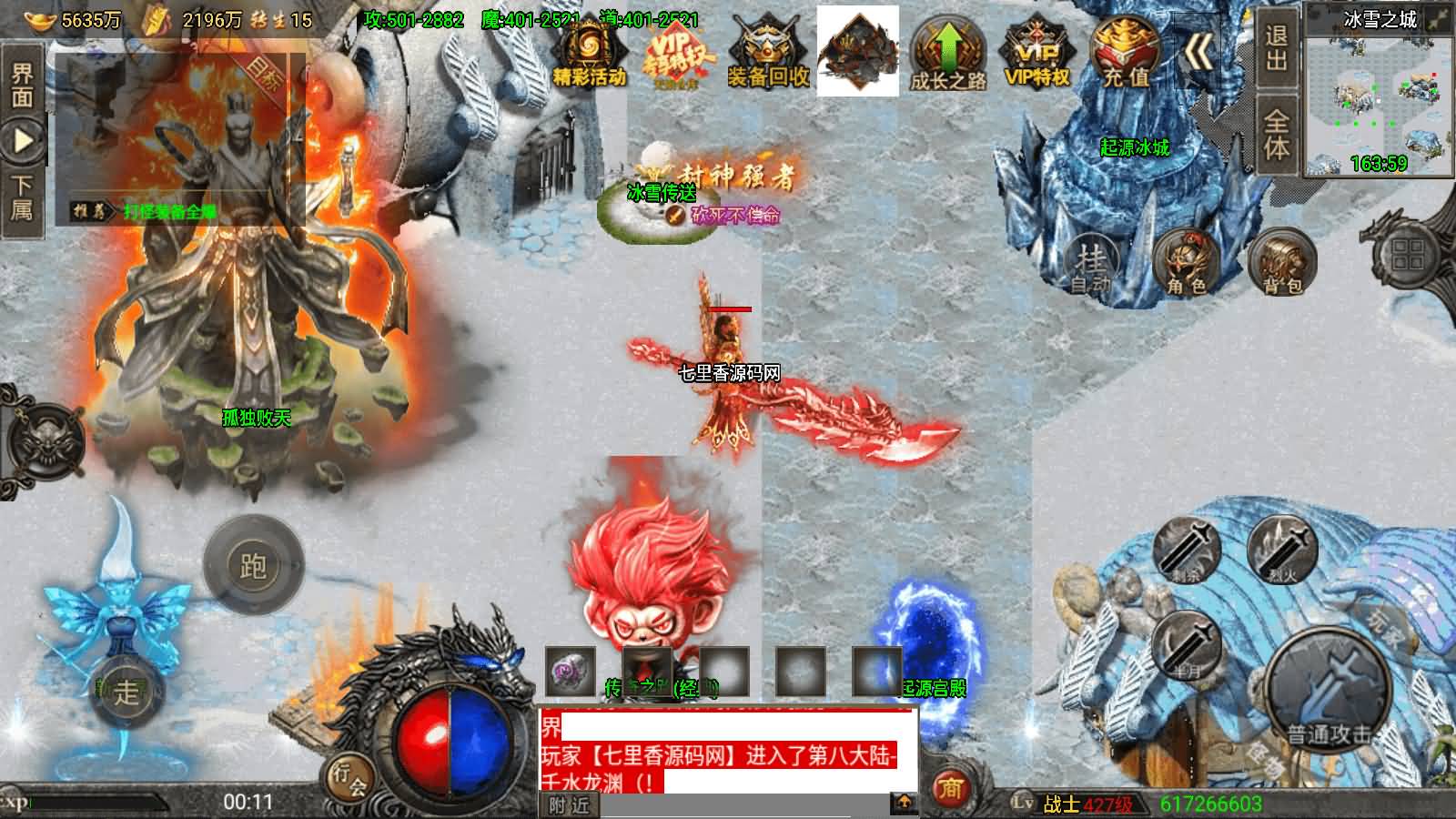Use the 刺杀 sword skill
The width and height of the screenshot is (1456, 819).
[1187, 549]
